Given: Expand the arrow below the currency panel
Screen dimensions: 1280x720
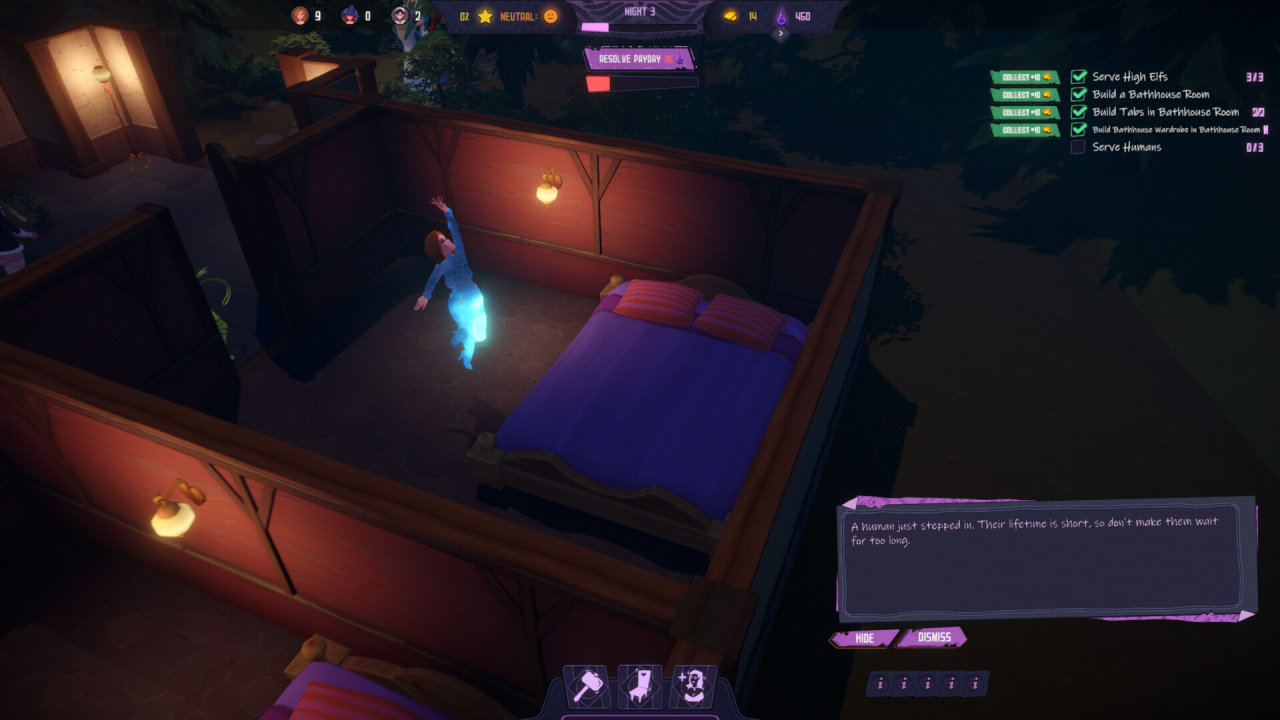Looking at the screenshot, I should (781, 34).
